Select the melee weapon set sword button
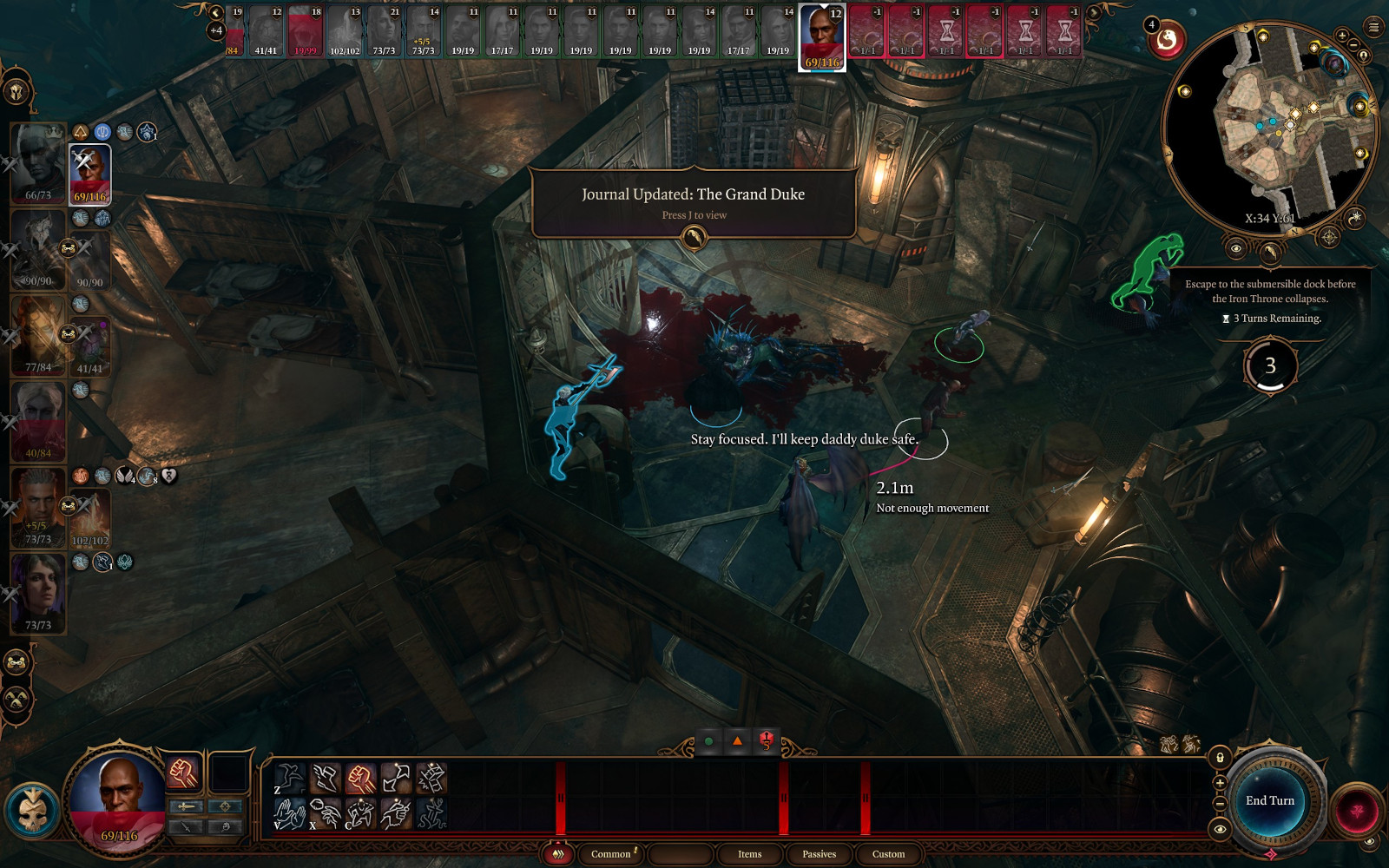 [x=186, y=806]
